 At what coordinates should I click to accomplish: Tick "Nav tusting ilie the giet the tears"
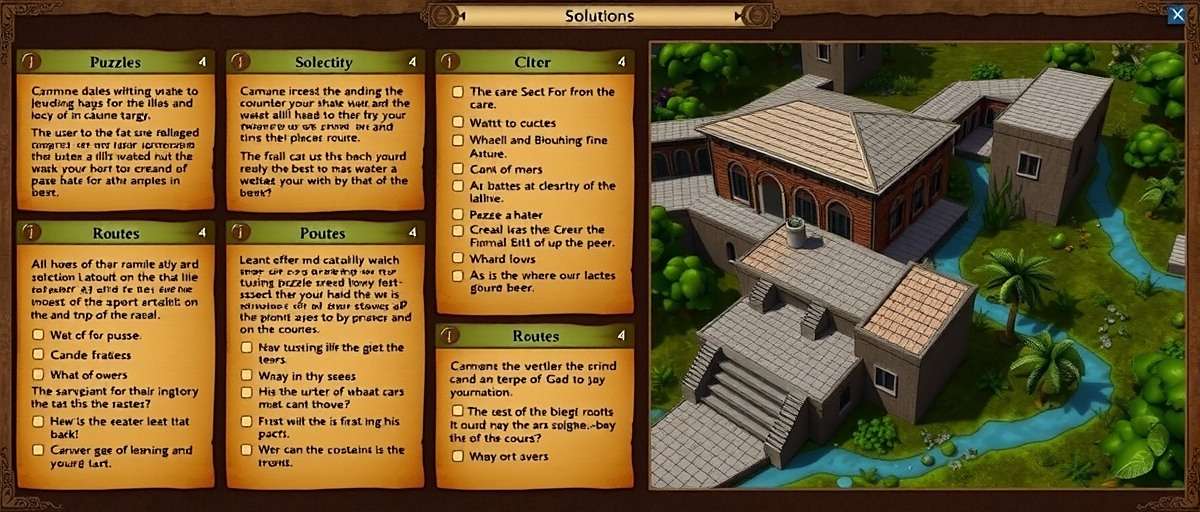(247, 347)
